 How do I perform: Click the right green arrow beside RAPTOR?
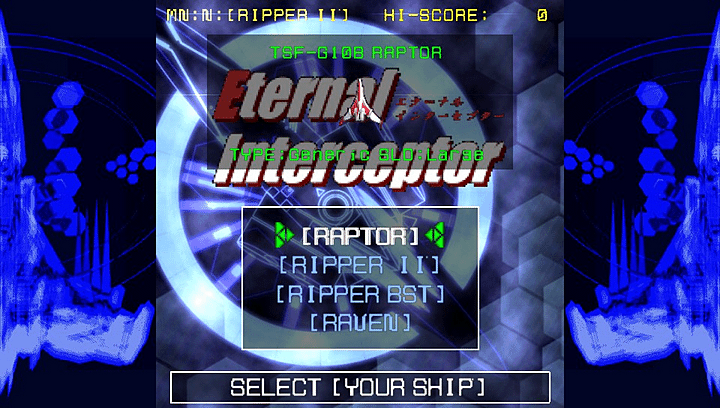tap(435, 235)
